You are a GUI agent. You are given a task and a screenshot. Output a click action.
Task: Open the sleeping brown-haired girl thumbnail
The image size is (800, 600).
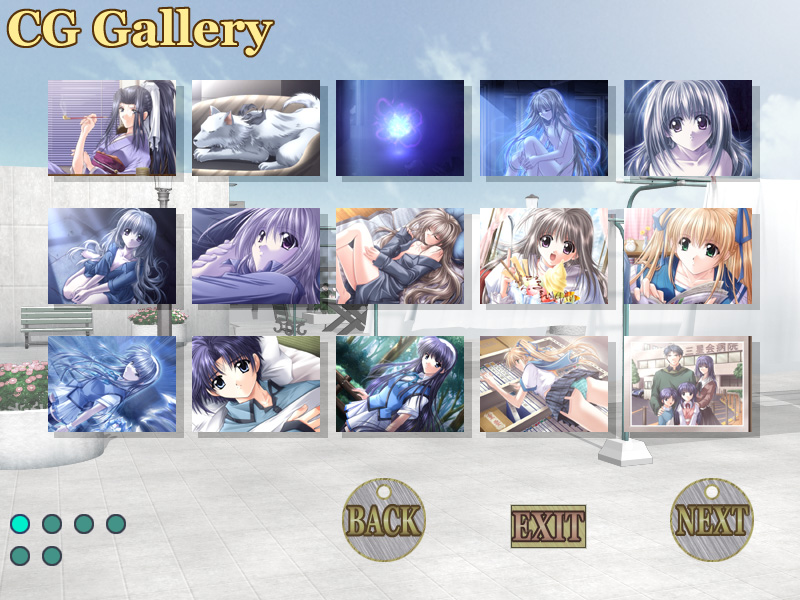(x=400, y=256)
